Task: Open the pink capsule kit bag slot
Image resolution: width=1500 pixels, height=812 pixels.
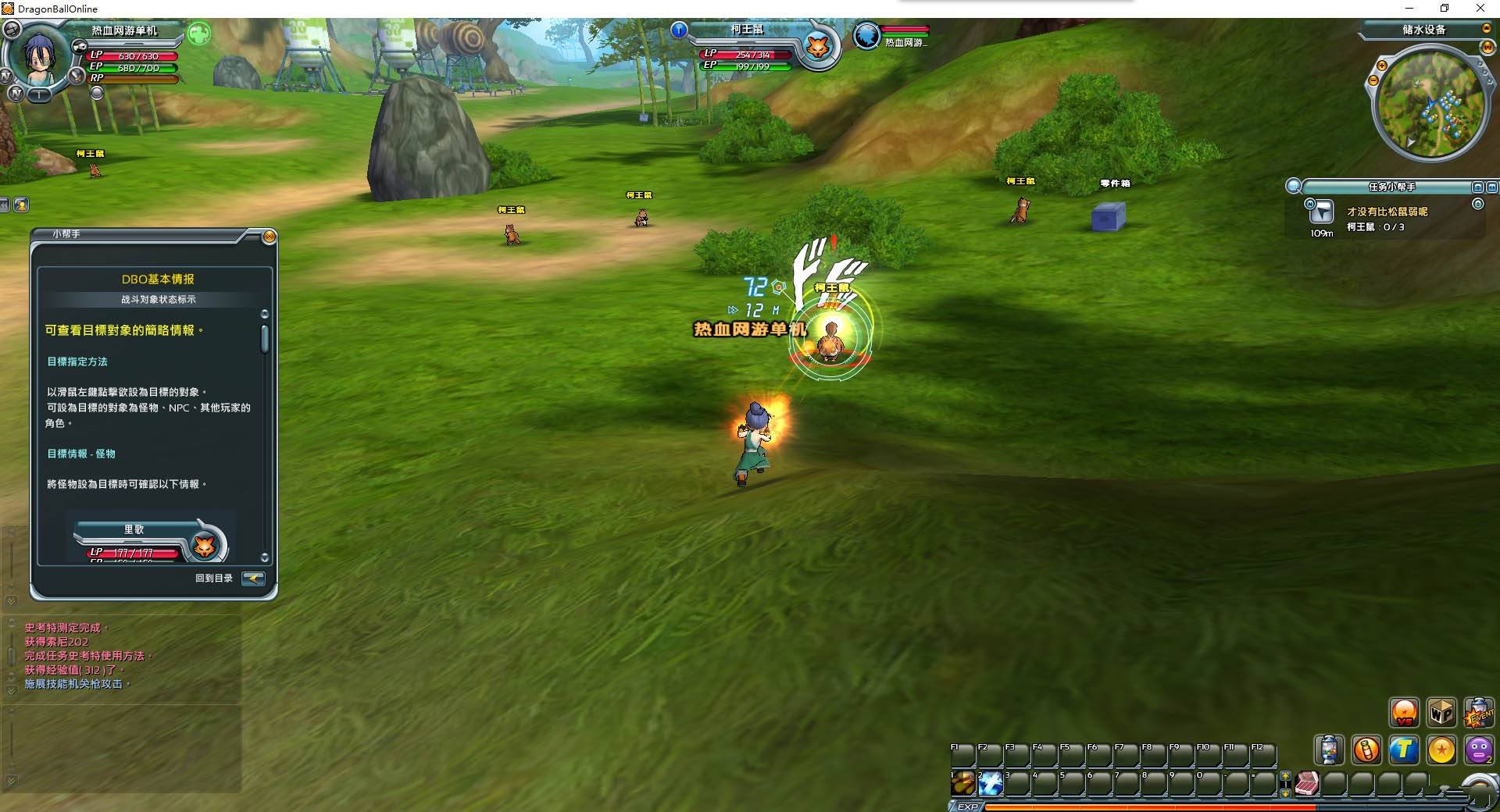Action: point(1308,783)
